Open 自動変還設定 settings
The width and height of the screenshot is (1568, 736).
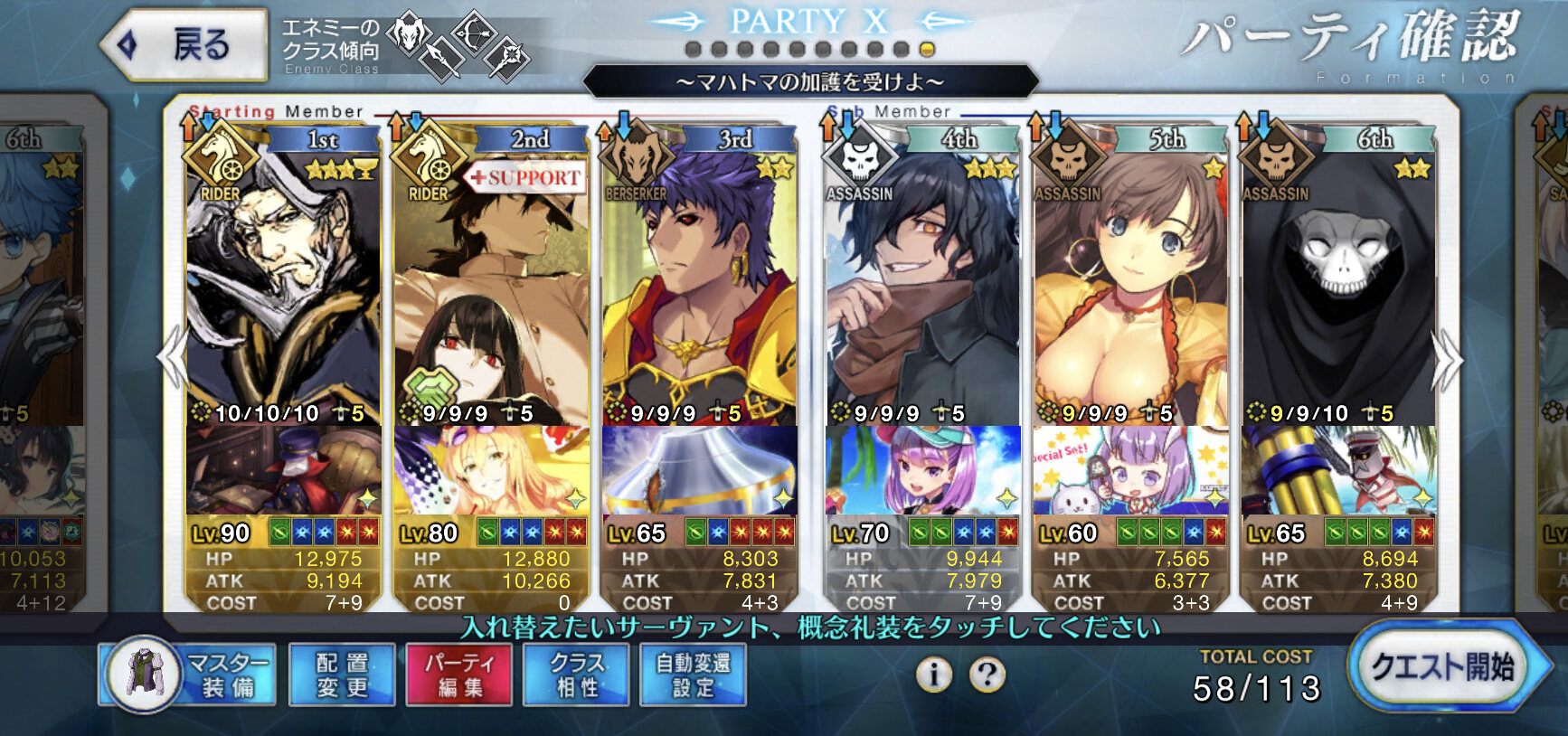693,675
